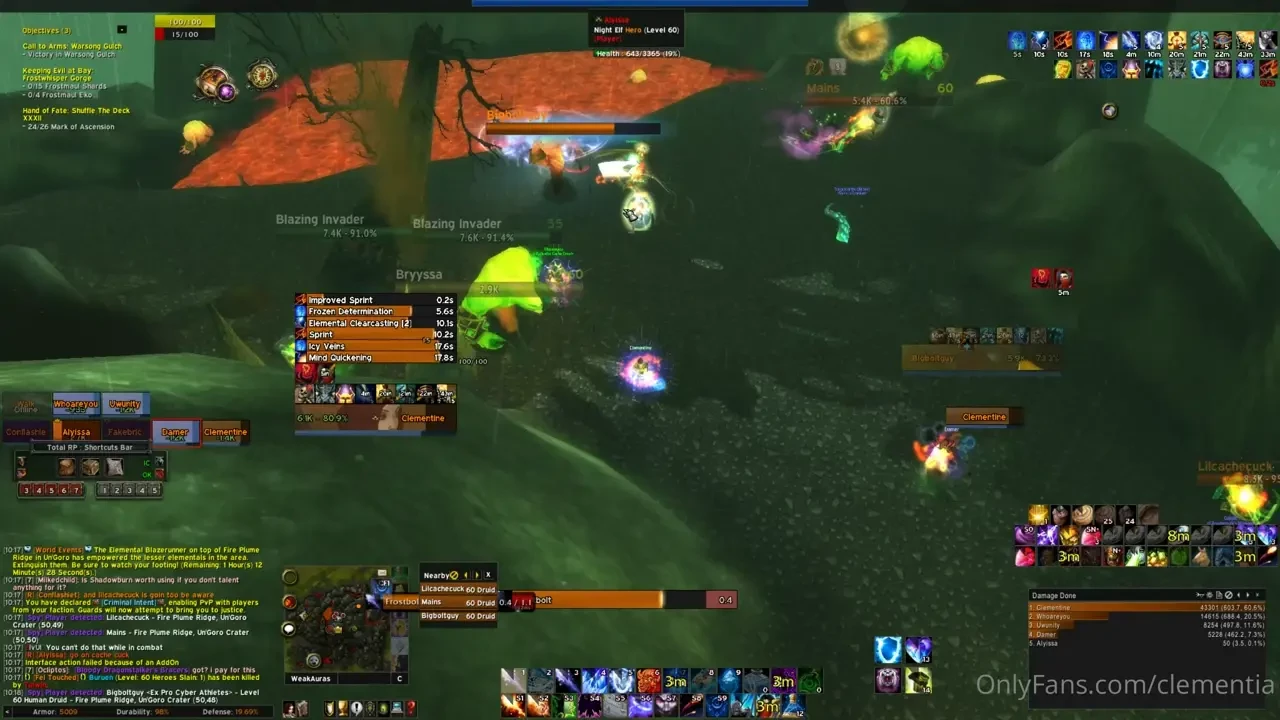Click the right arrow on the Nearby panel

[476, 575]
